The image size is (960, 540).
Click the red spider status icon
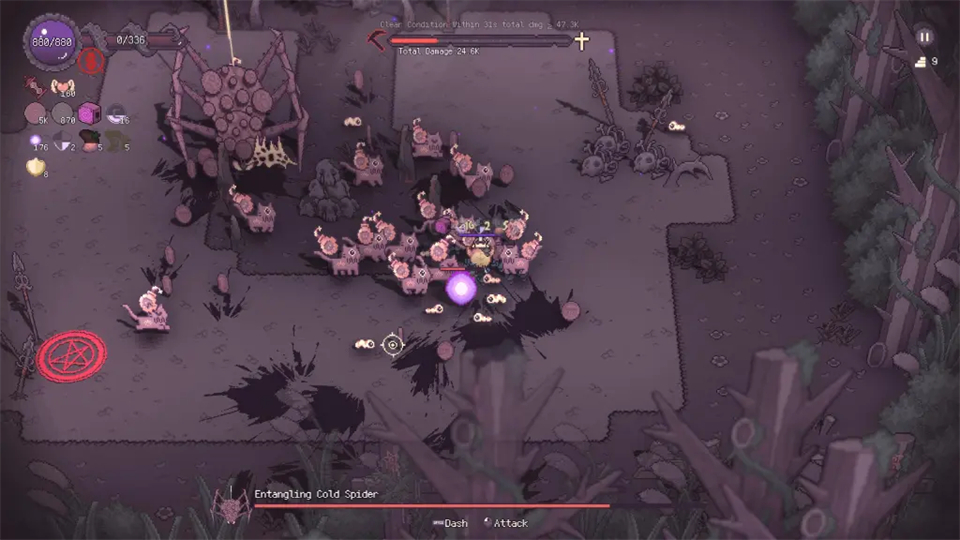91,61
